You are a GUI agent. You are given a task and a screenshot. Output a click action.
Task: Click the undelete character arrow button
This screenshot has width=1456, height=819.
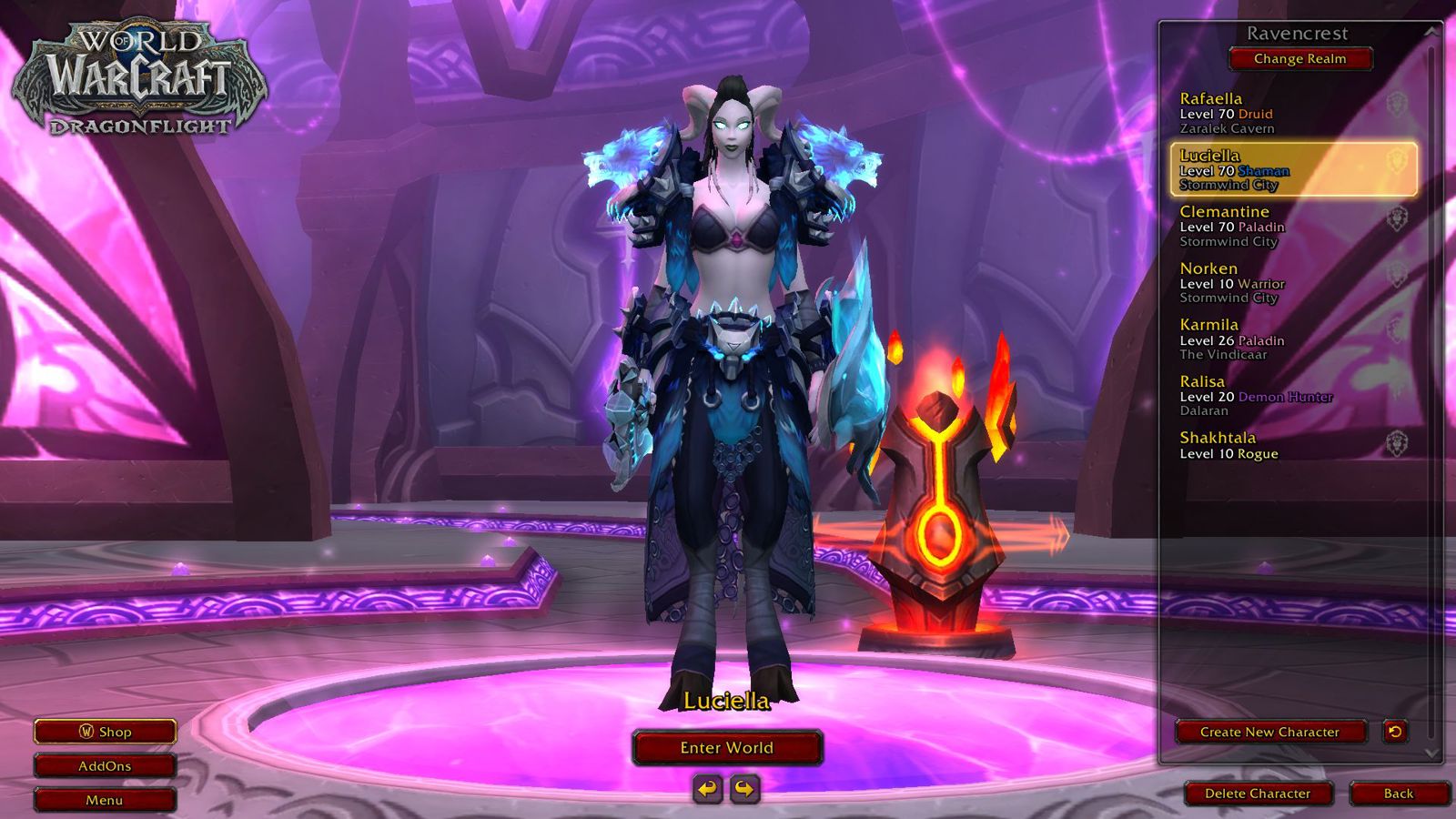pyautogui.click(x=1394, y=731)
